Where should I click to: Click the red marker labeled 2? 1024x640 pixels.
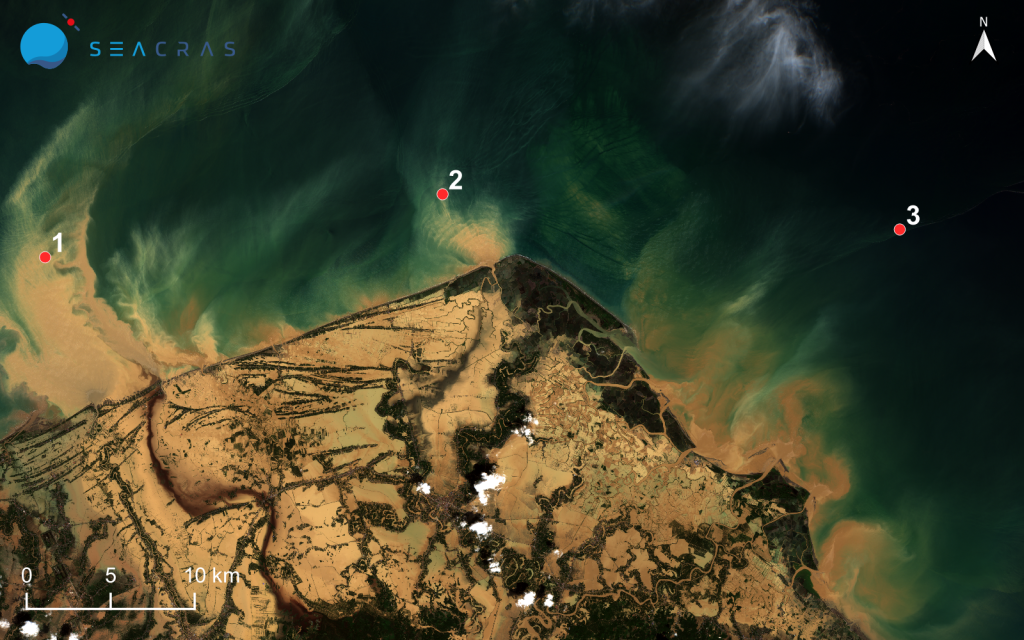[x=442, y=194]
